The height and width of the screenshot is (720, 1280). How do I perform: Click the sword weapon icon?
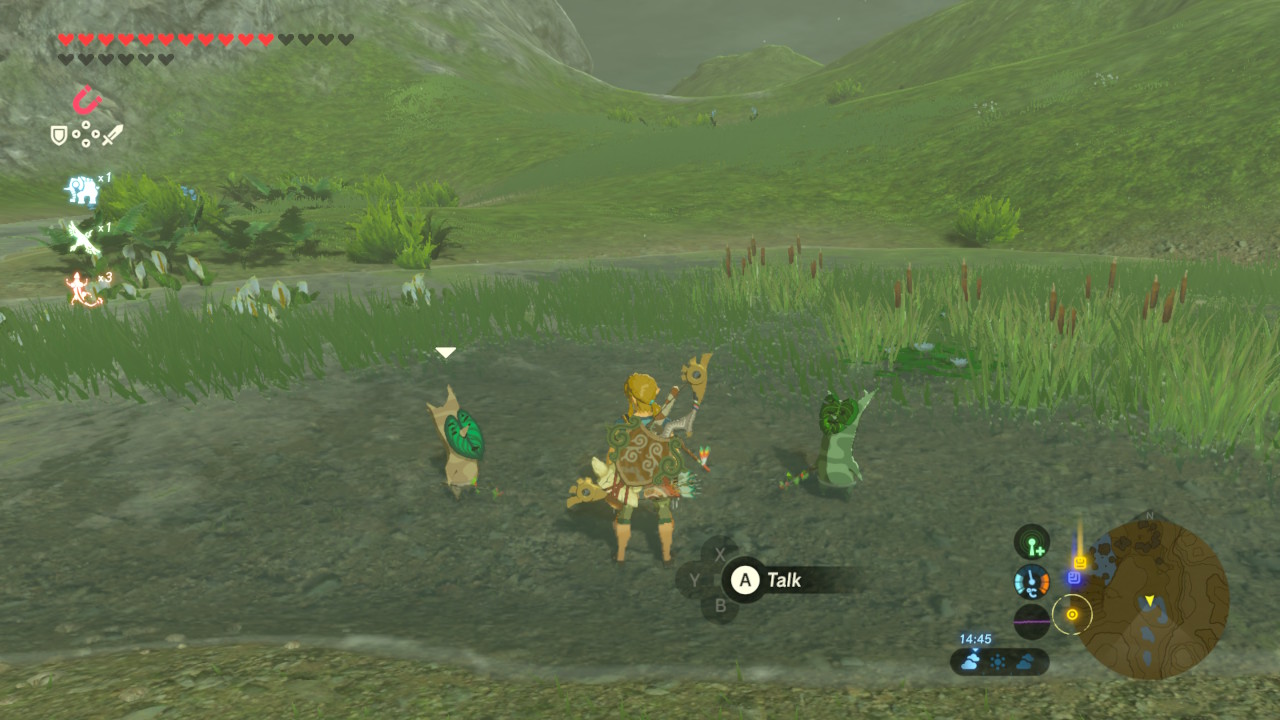111,135
